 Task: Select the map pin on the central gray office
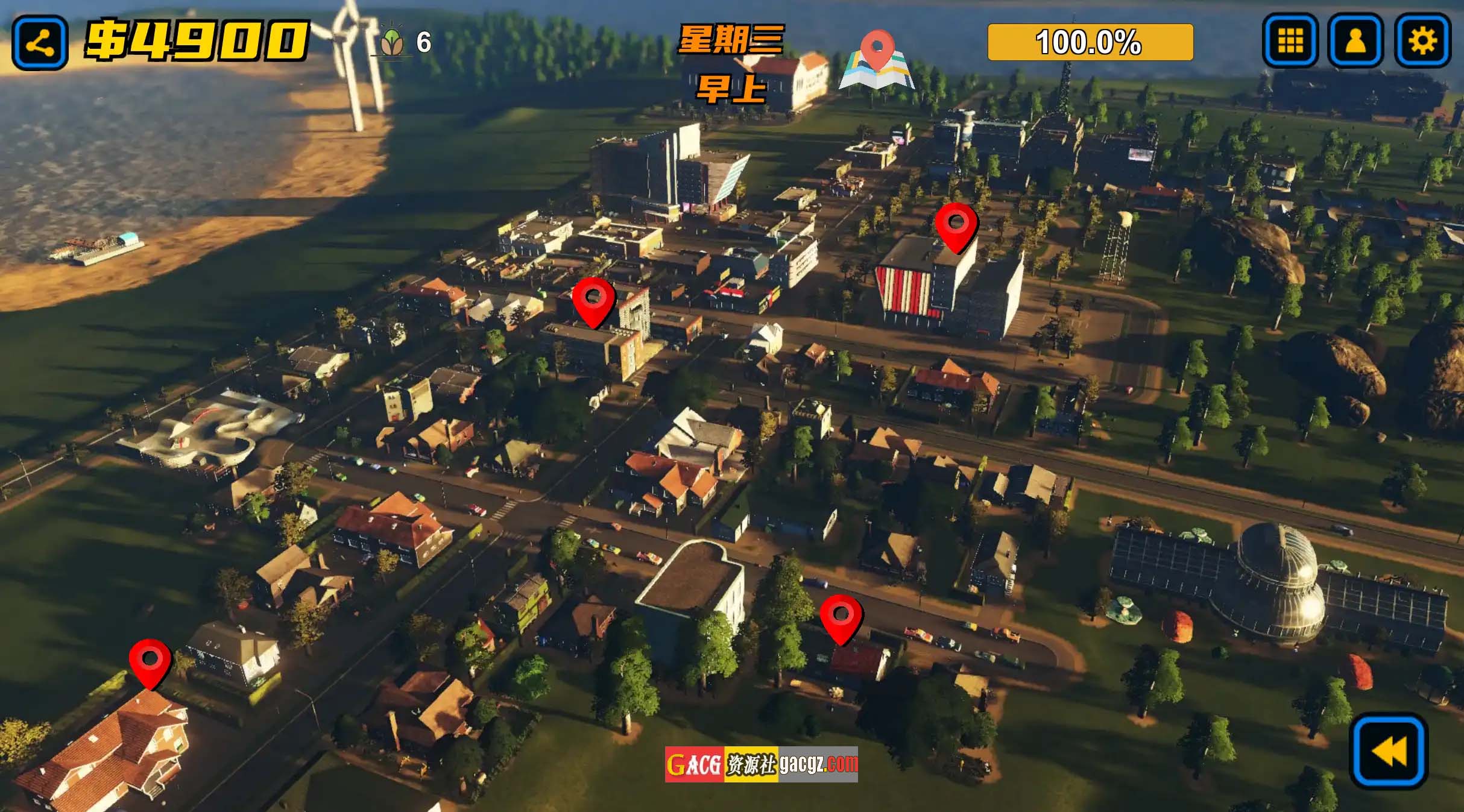pos(593,301)
